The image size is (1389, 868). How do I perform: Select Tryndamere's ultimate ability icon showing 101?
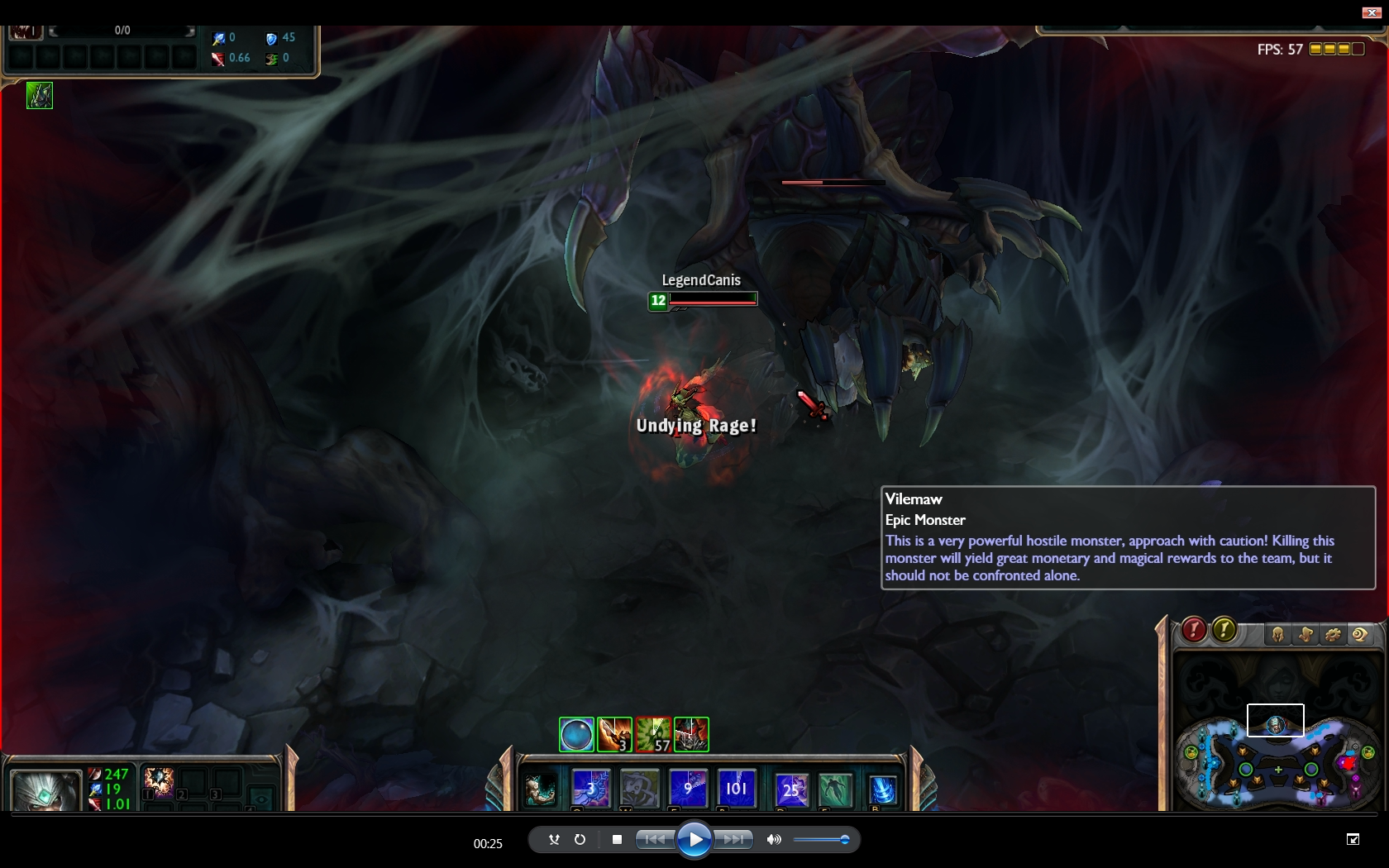click(x=736, y=788)
